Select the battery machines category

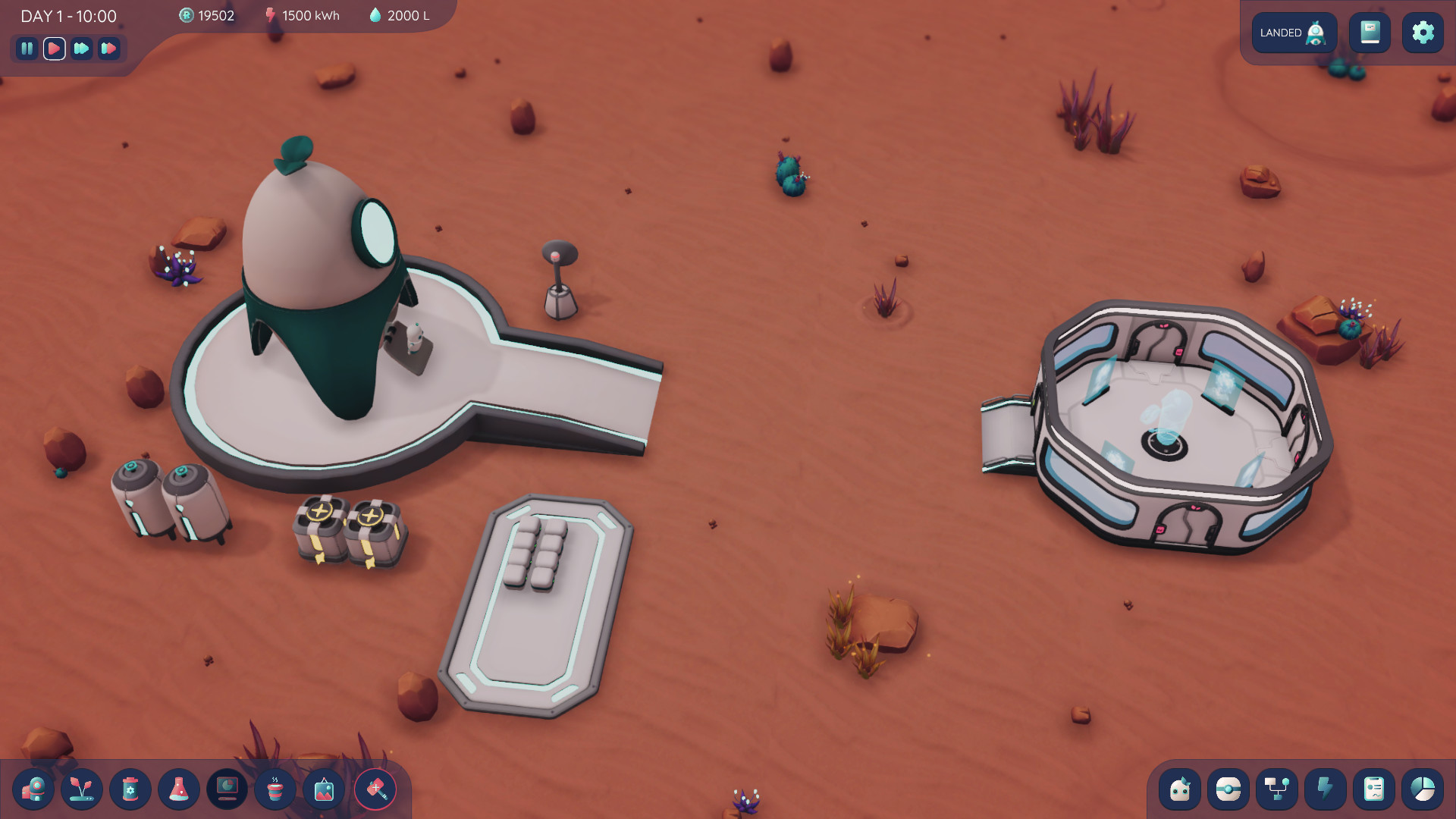coord(130,789)
